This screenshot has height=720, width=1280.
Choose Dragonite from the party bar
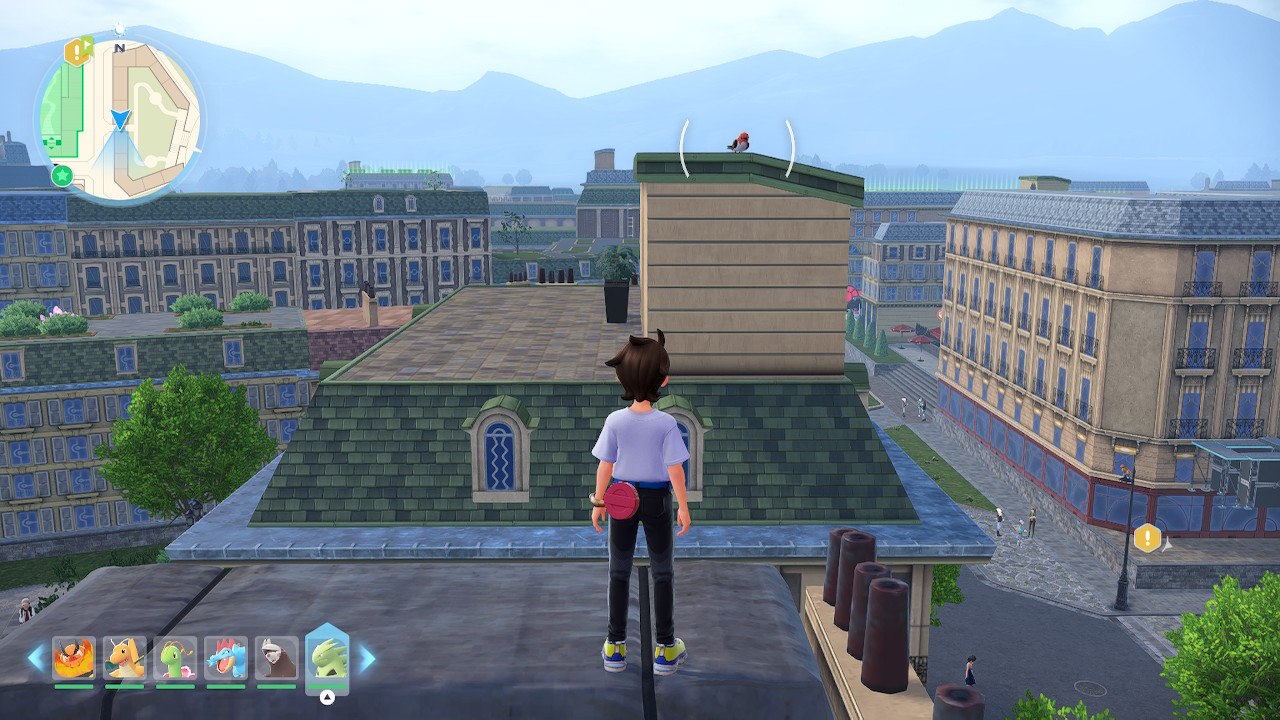[124, 658]
